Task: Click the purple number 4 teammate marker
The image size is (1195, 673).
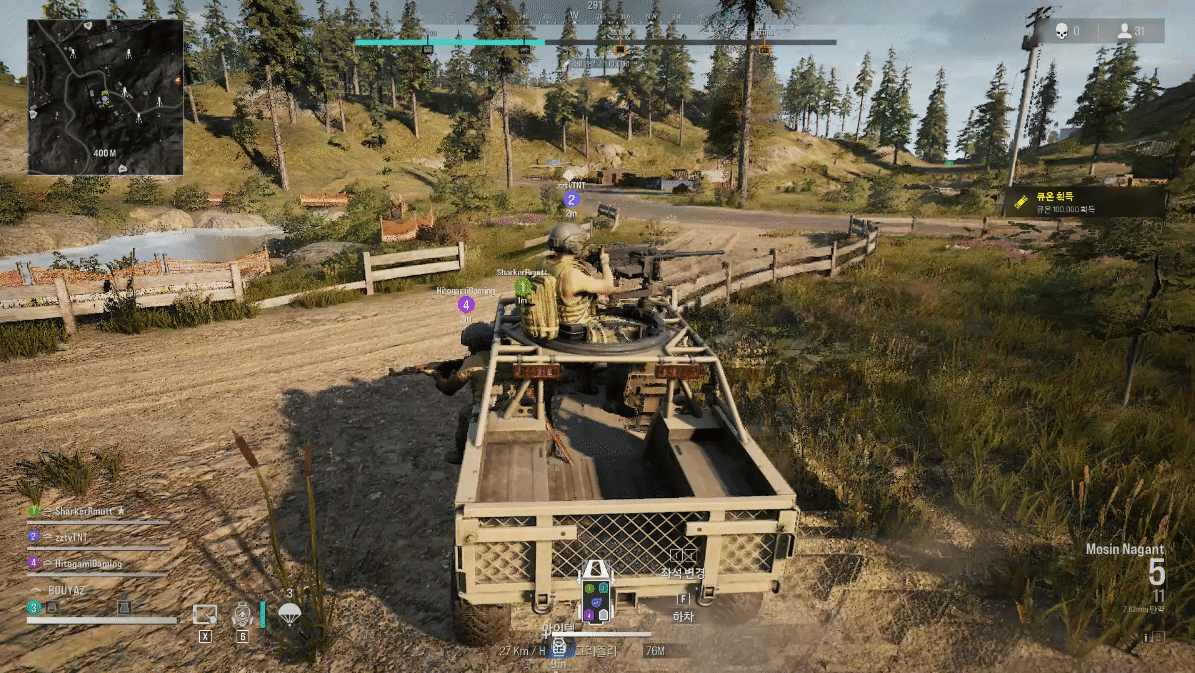Action: point(466,304)
